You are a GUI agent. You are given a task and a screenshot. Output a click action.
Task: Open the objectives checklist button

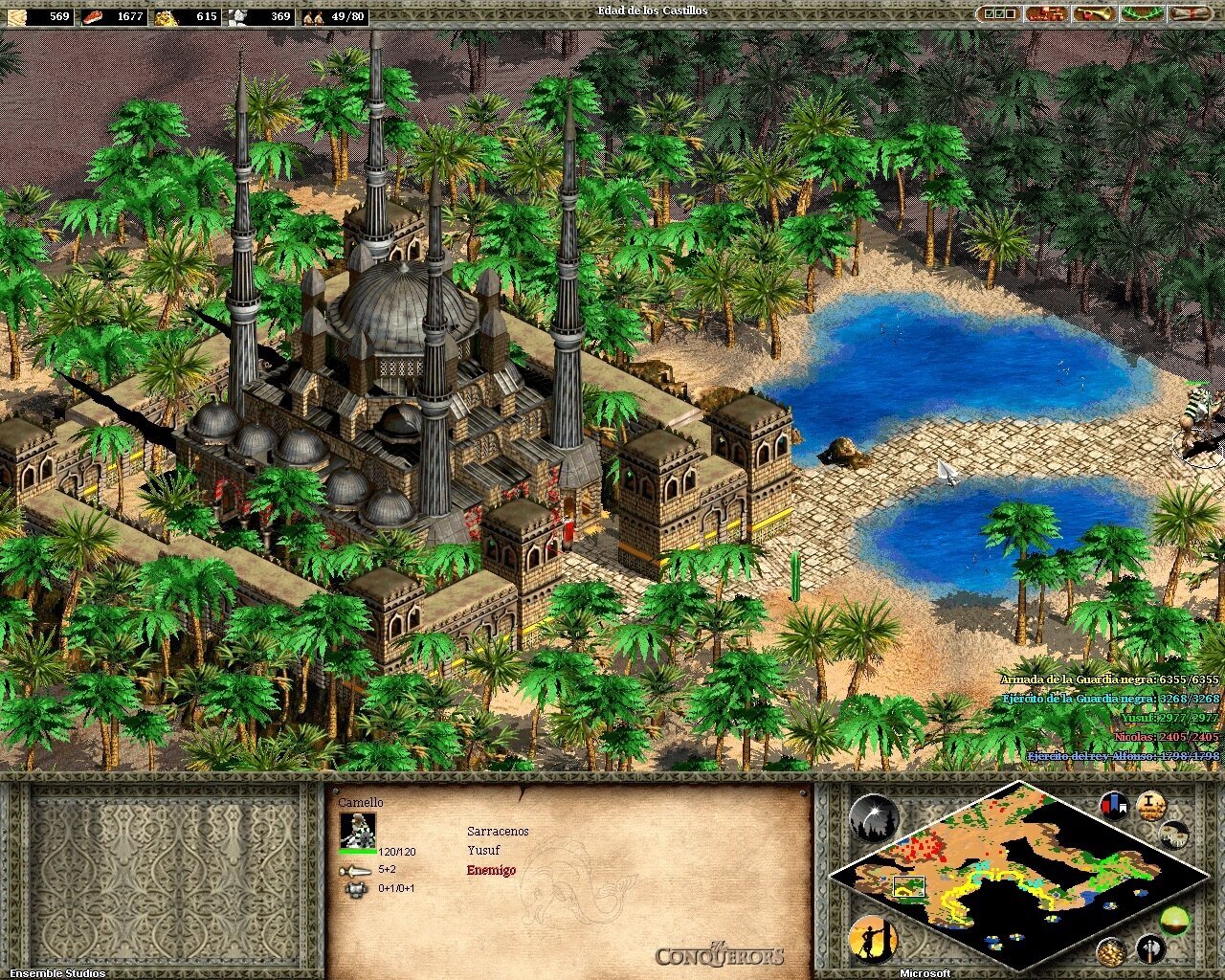(x=998, y=14)
